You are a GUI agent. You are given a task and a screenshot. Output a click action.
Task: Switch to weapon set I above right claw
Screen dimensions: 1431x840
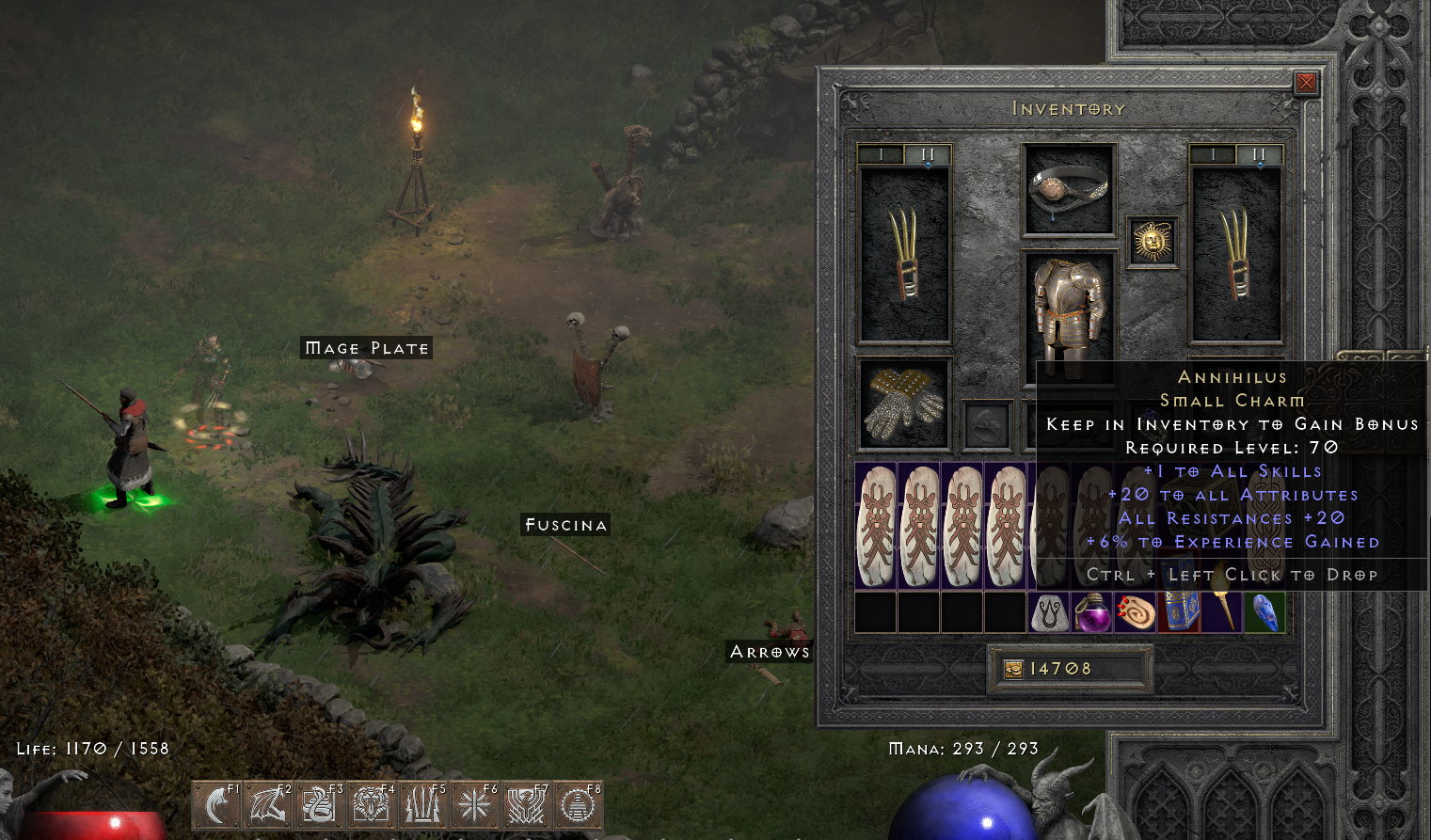(1213, 154)
